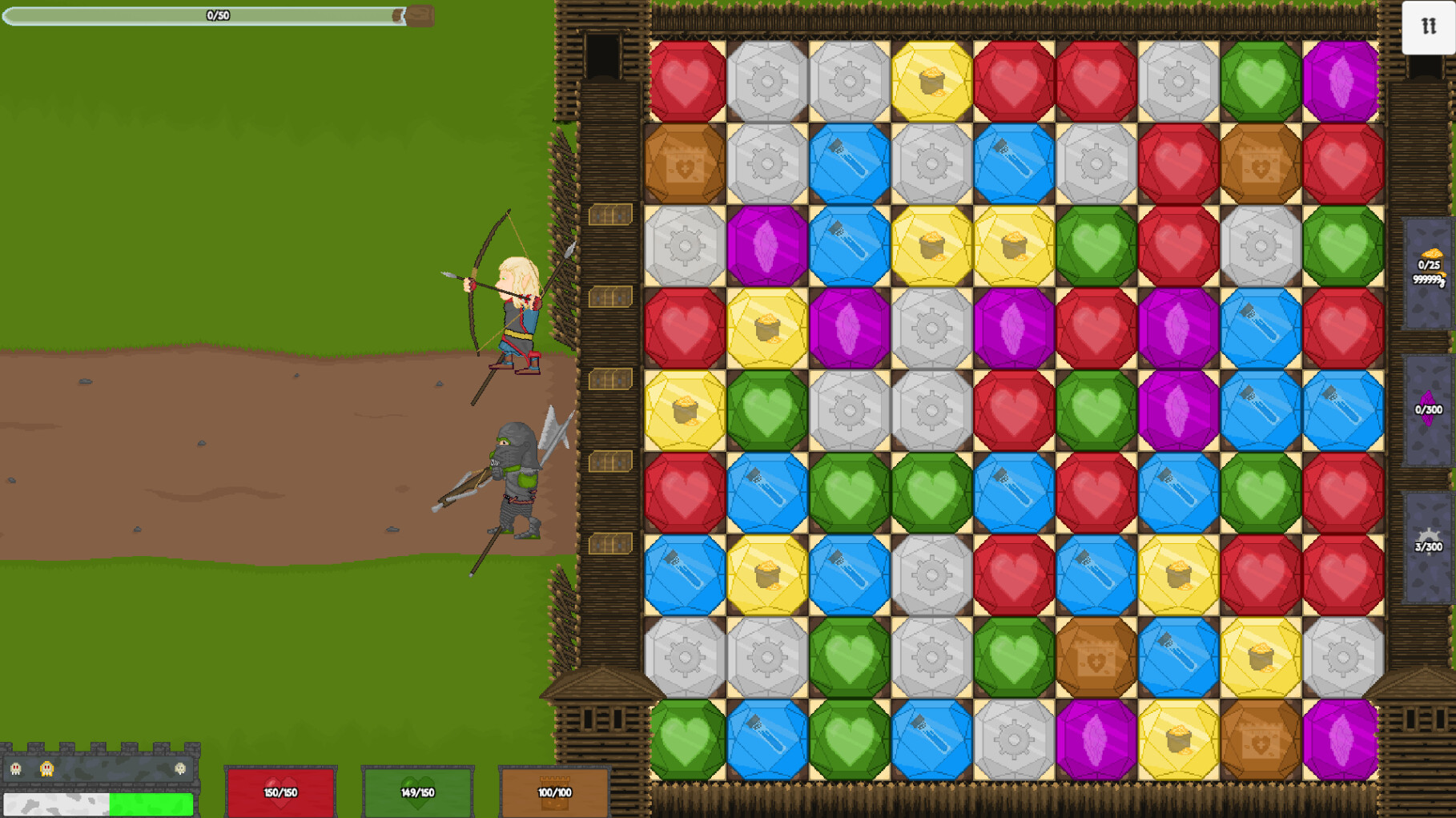Click the pause button
The height and width of the screenshot is (818, 1456).
[x=1428, y=27]
